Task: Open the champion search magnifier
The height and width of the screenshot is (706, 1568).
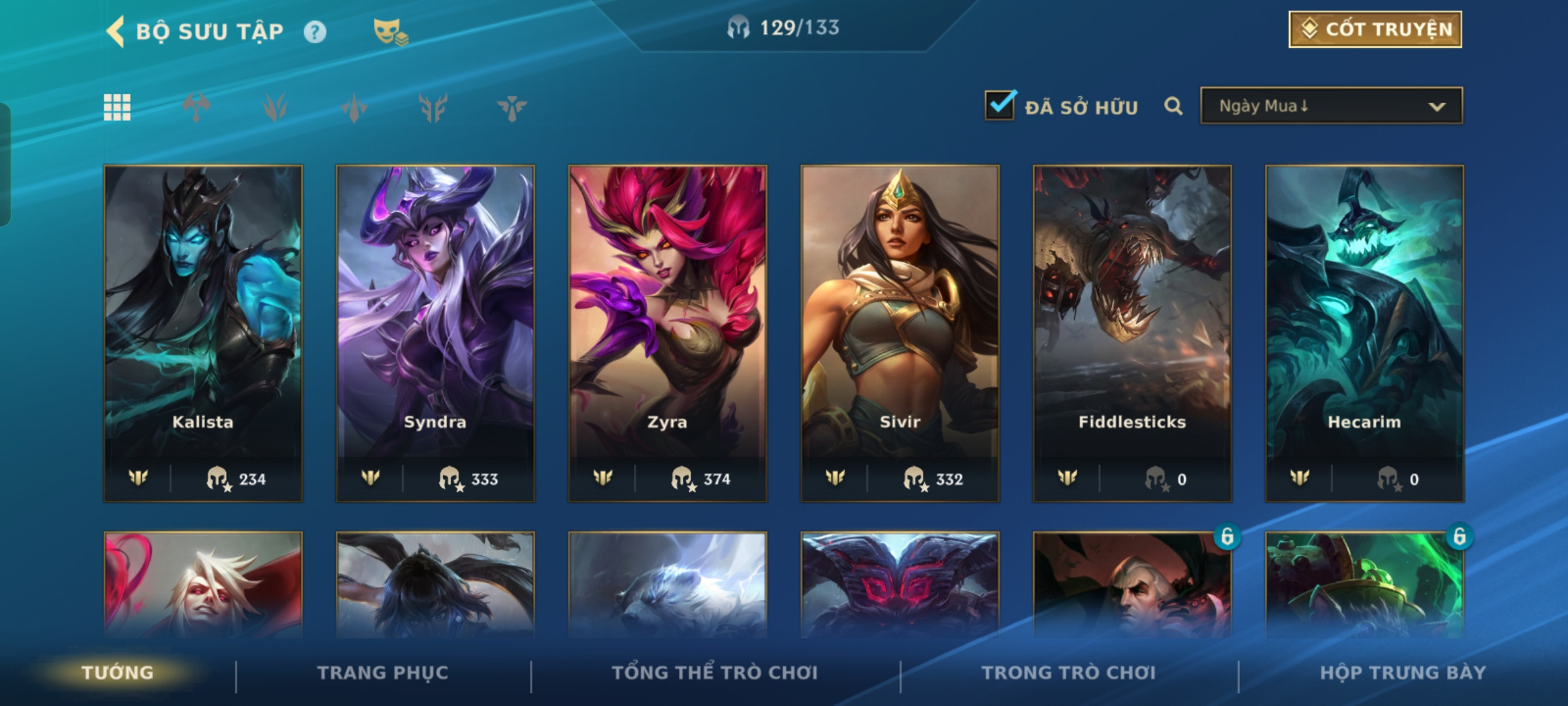Action: [x=1173, y=106]
